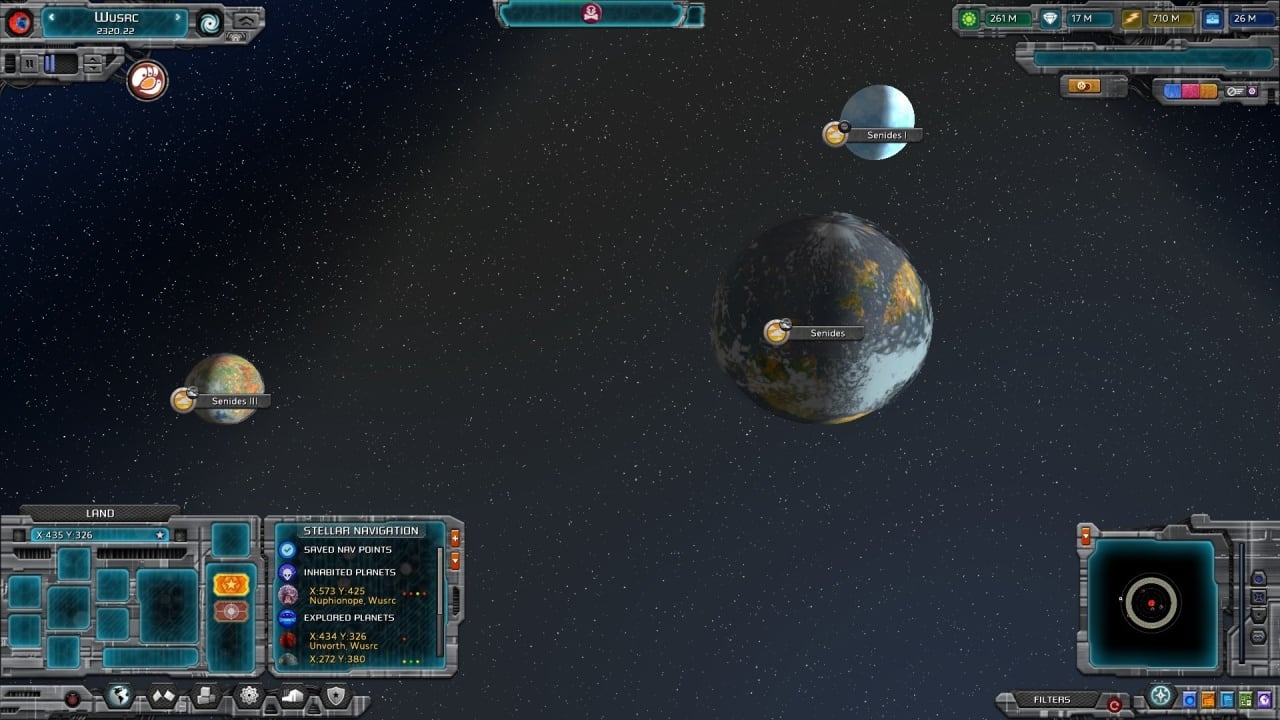1280x720 pixels.
Task: Click the round orange creature portrait
Action: pos(147,81)
